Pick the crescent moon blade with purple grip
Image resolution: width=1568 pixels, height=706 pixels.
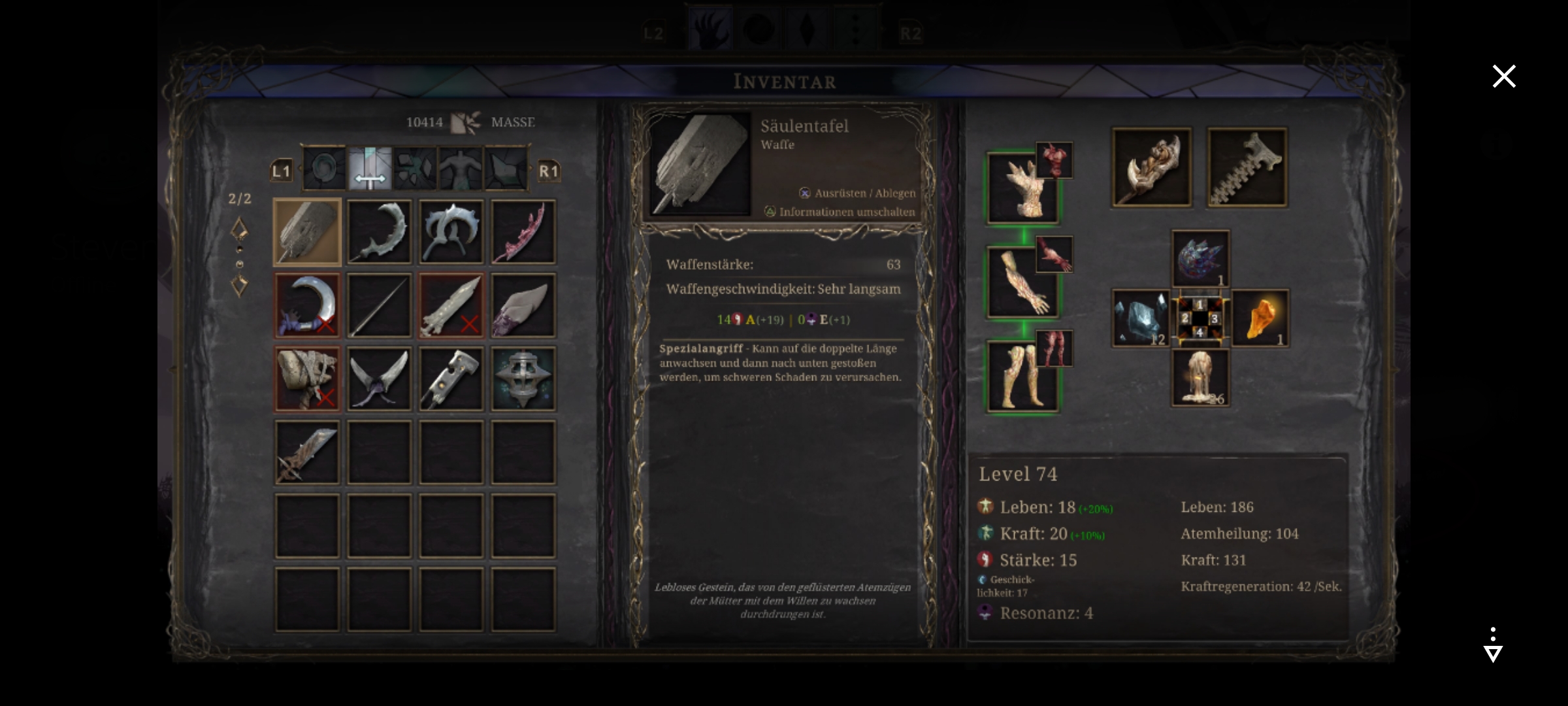pos(307,305)
